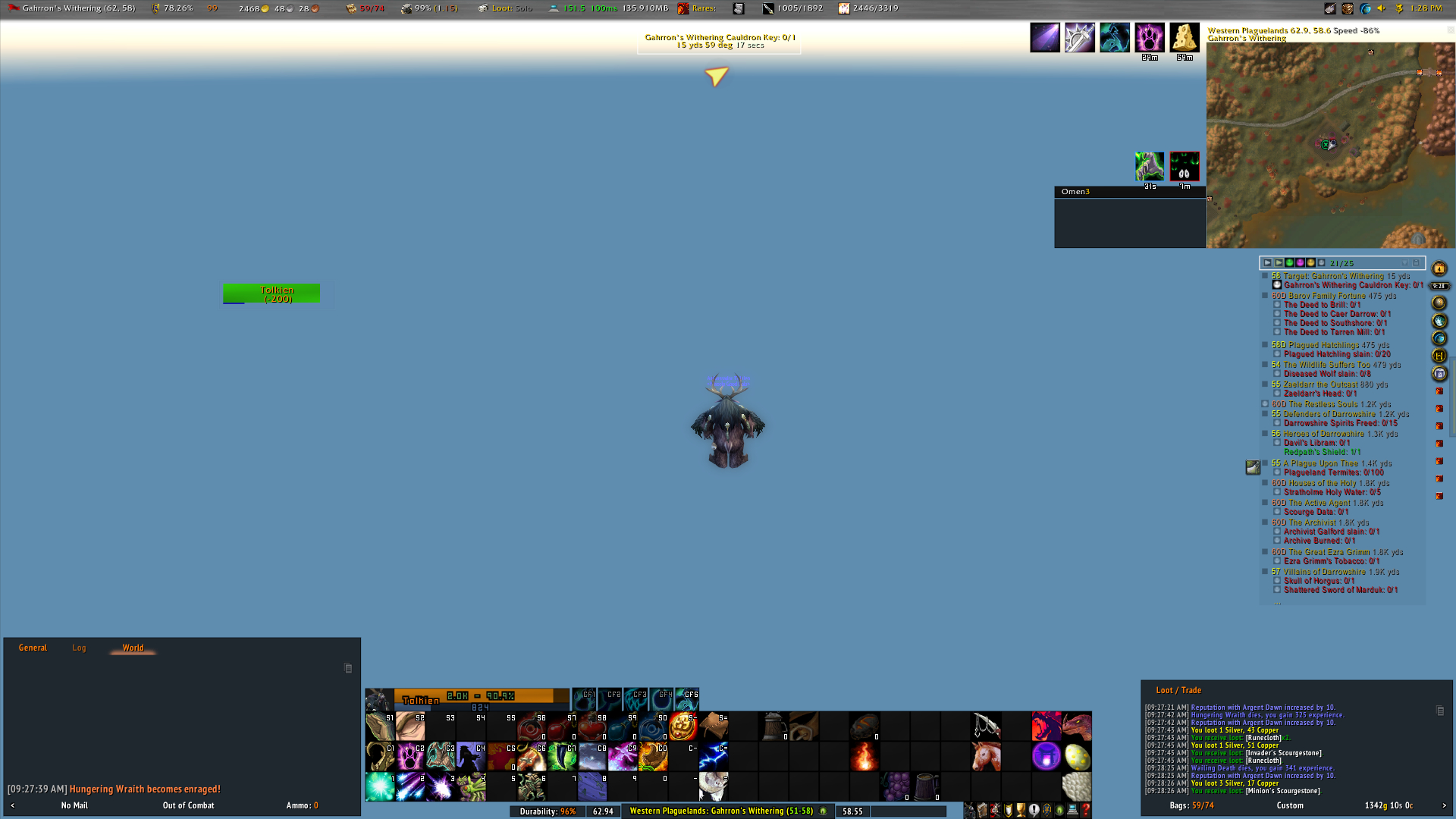Switch to the General chat tab
Viewport: 1456px width, 819px height.
33,648
